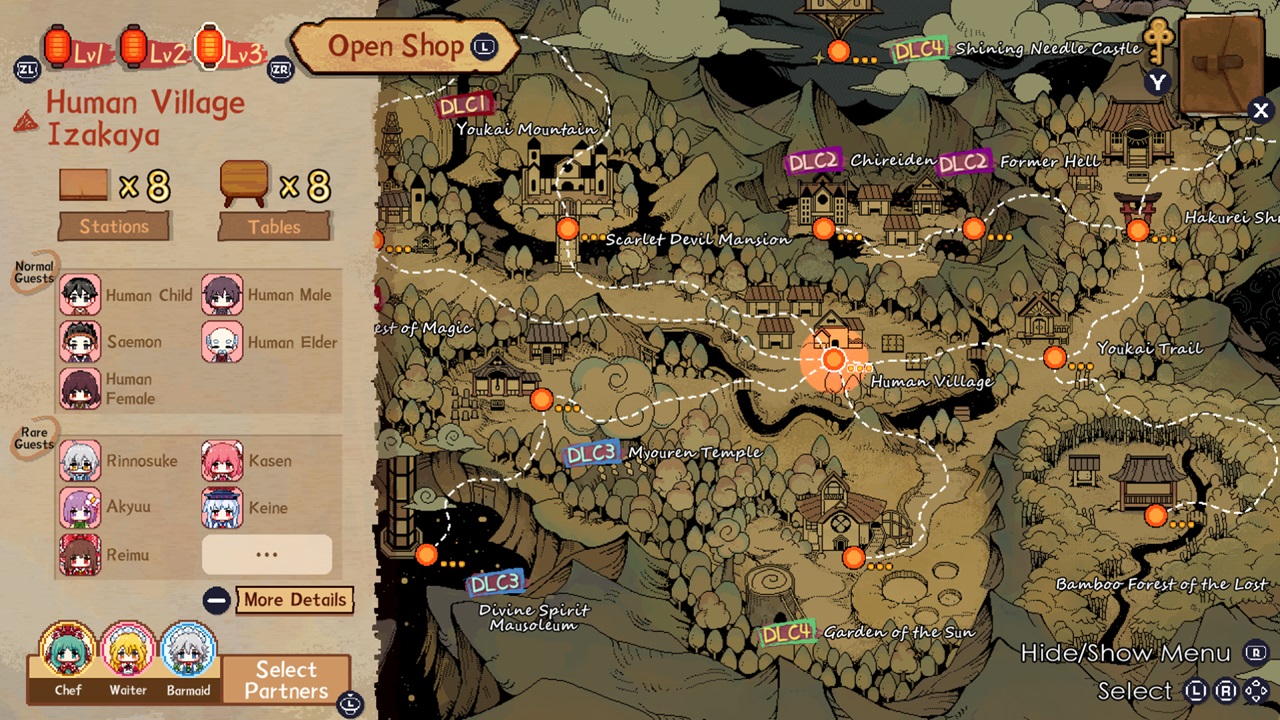Toggle the Lv1 lantern
The width and height of the screenshot is (1280, 720).
point(57,47)
